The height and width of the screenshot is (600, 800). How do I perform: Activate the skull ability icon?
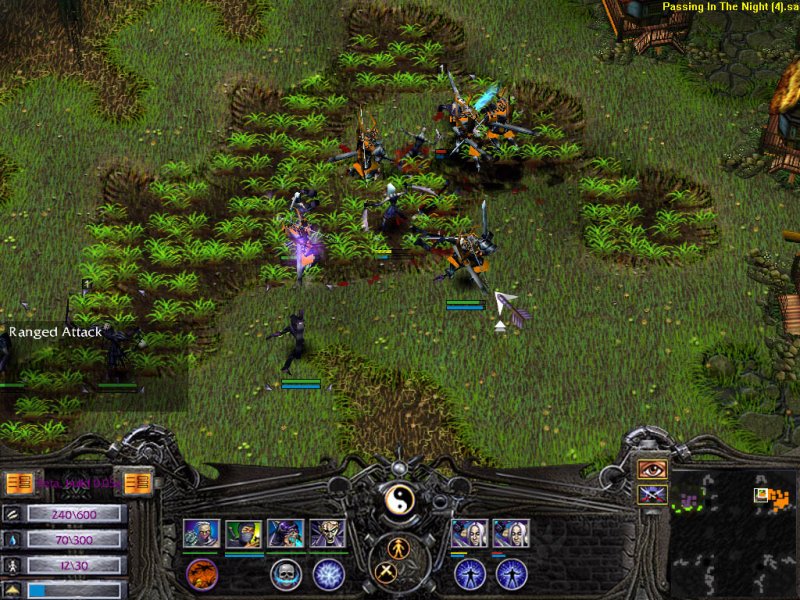[285, 574]
